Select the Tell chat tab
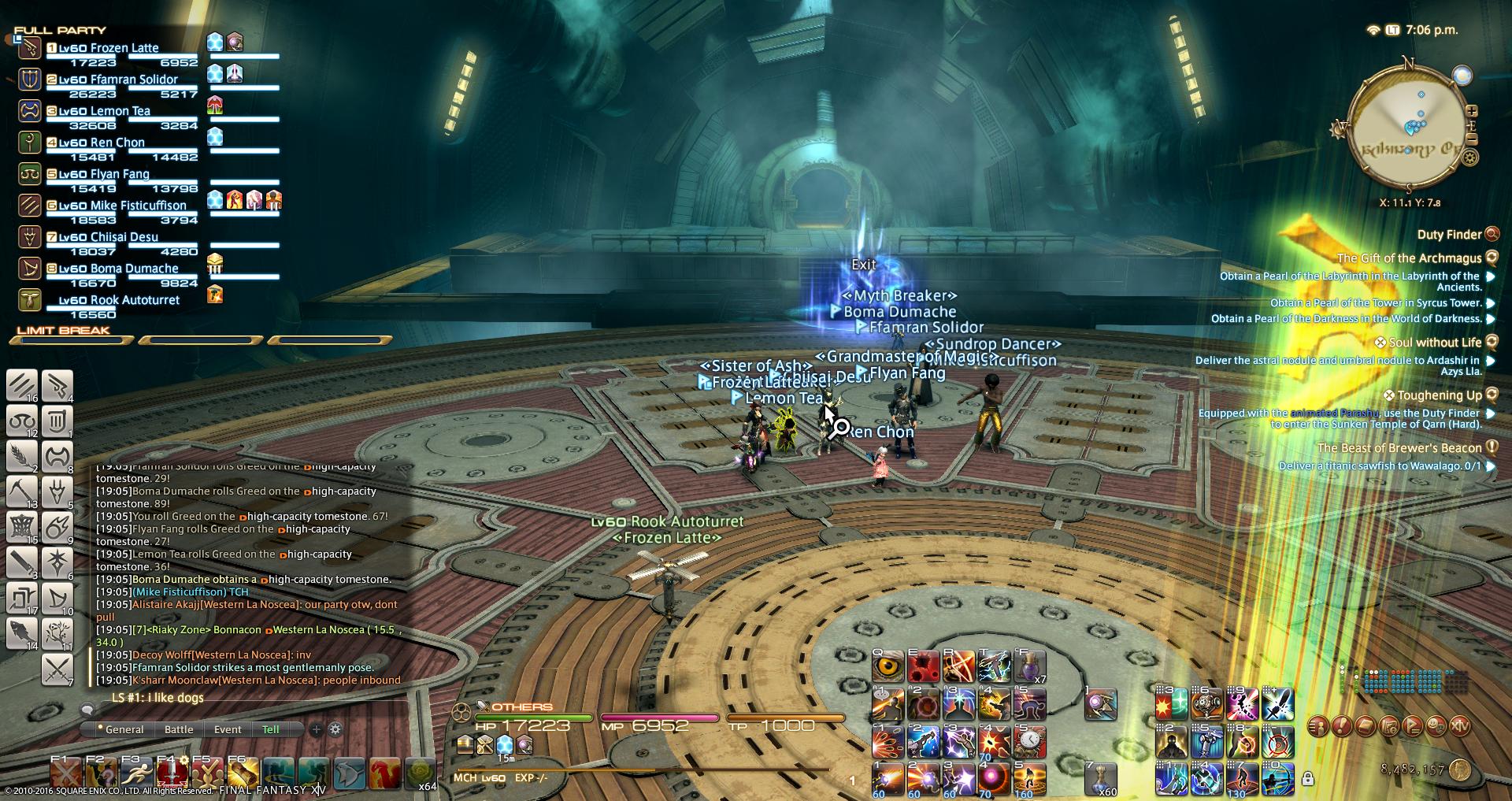This screenshot has height=801, width=1512. tap(270, 729)
